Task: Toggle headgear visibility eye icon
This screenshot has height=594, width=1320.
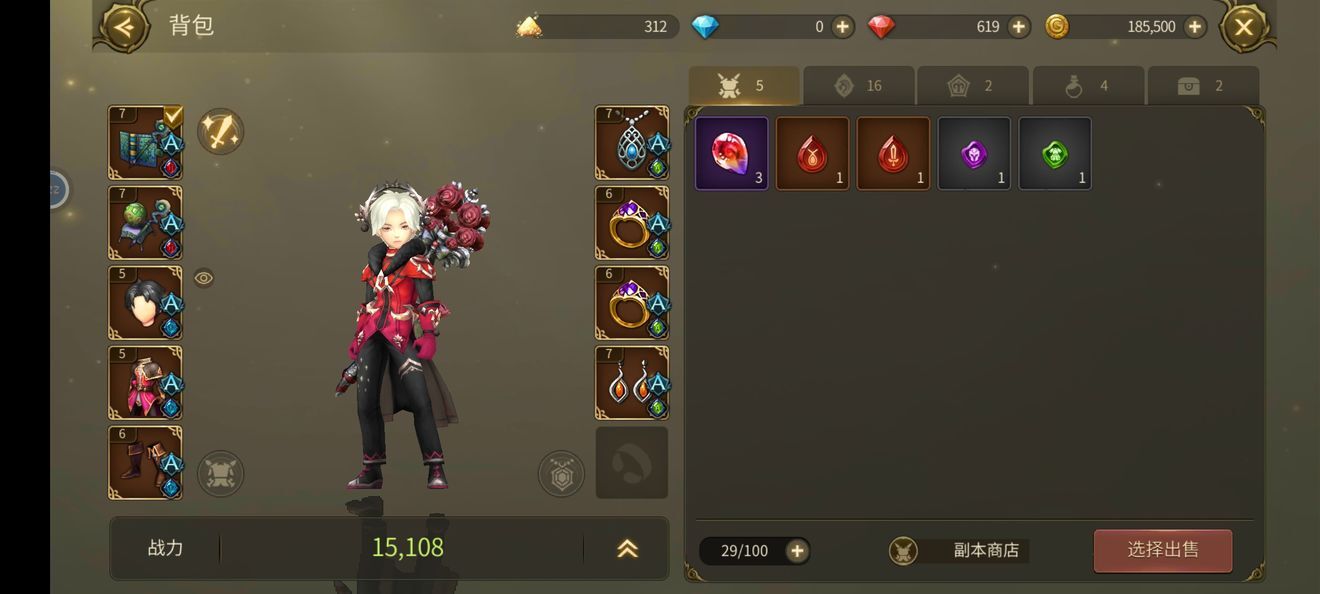Action: click(204, 278)
